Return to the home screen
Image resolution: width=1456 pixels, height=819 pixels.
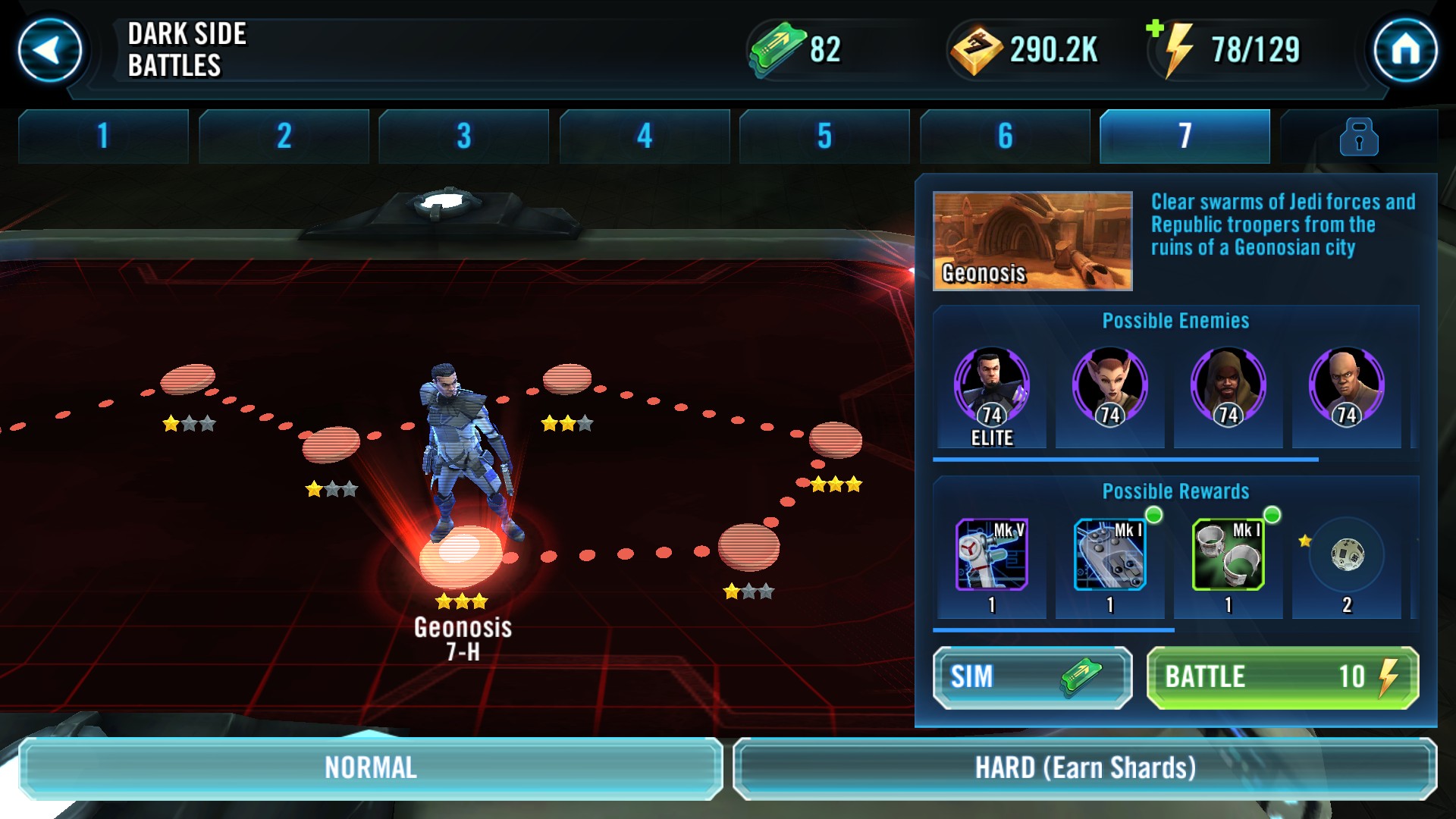tap(1405, 51)
